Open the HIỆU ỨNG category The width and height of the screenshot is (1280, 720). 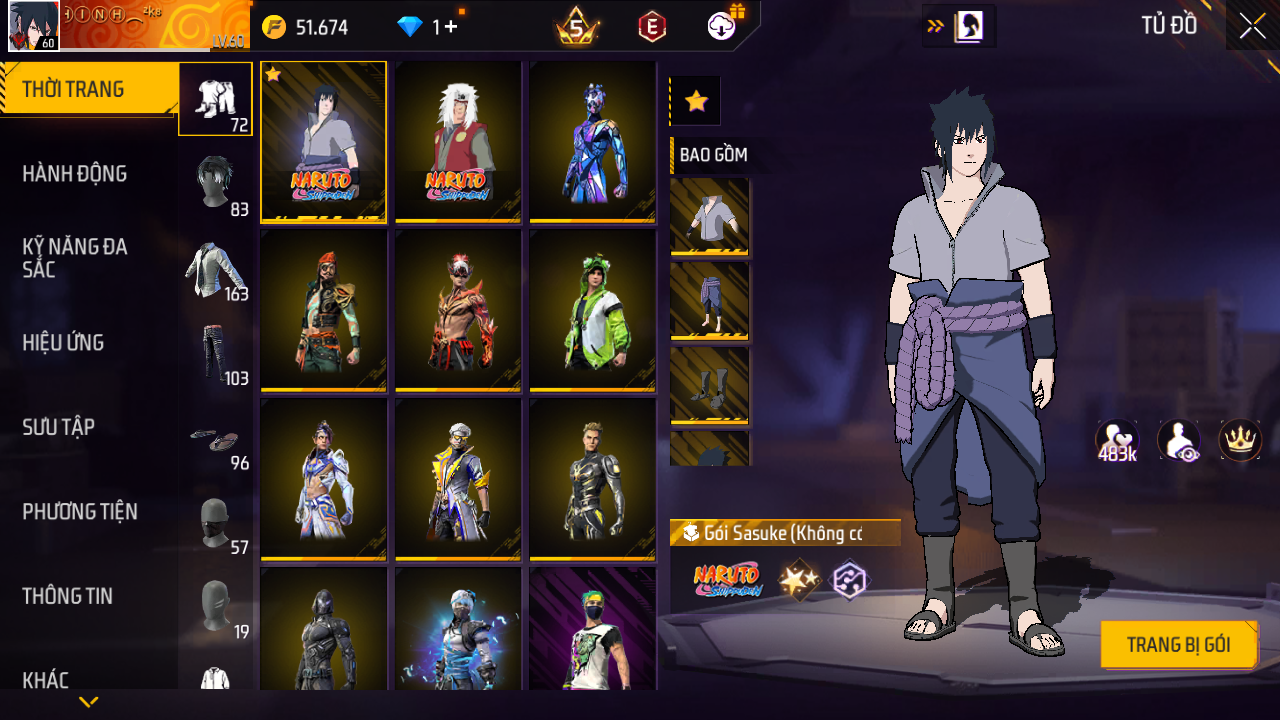pyautogui.click(x=63, y=343)
